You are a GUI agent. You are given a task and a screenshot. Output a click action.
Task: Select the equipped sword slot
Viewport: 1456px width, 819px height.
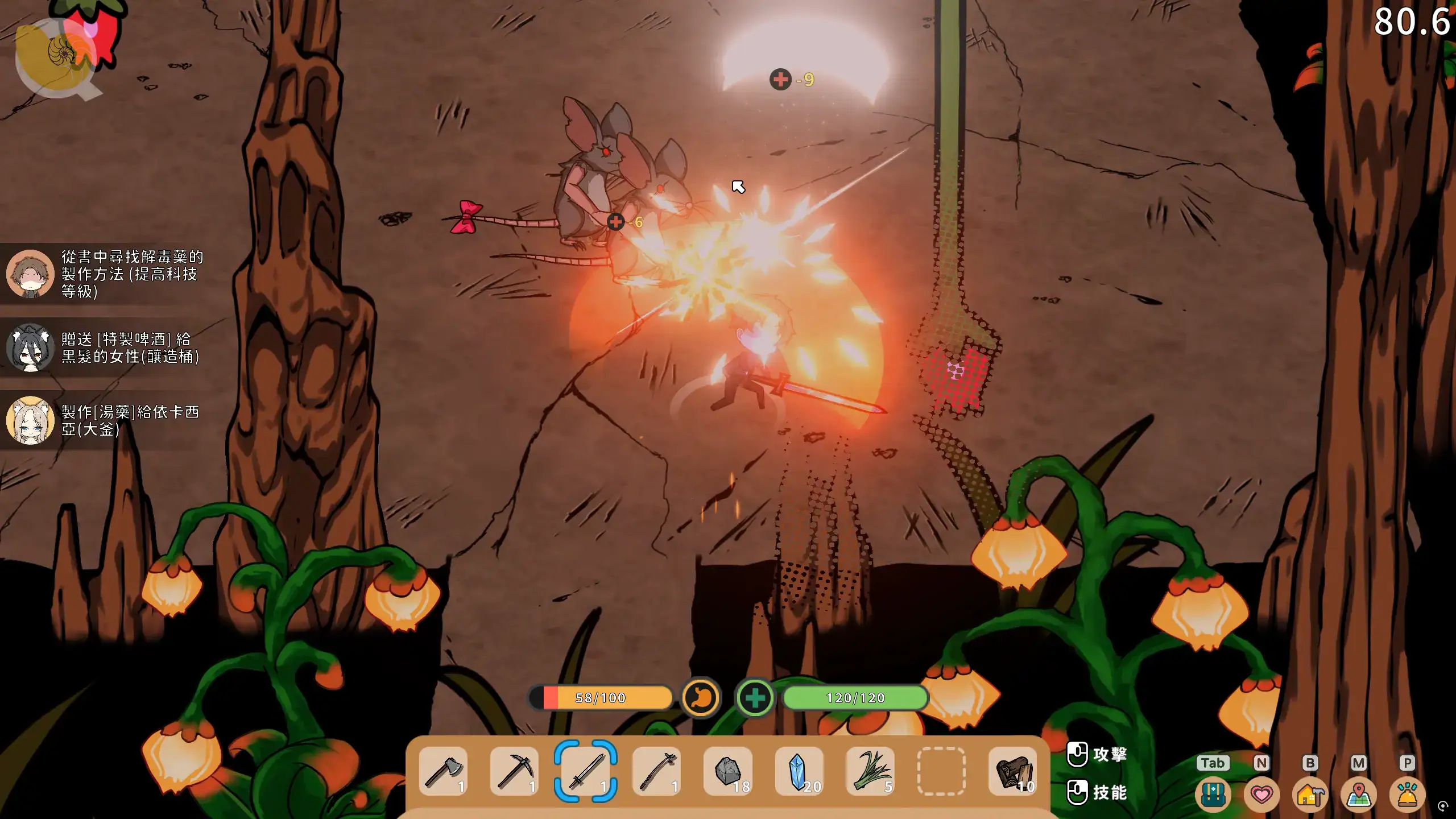pos(586,771)
